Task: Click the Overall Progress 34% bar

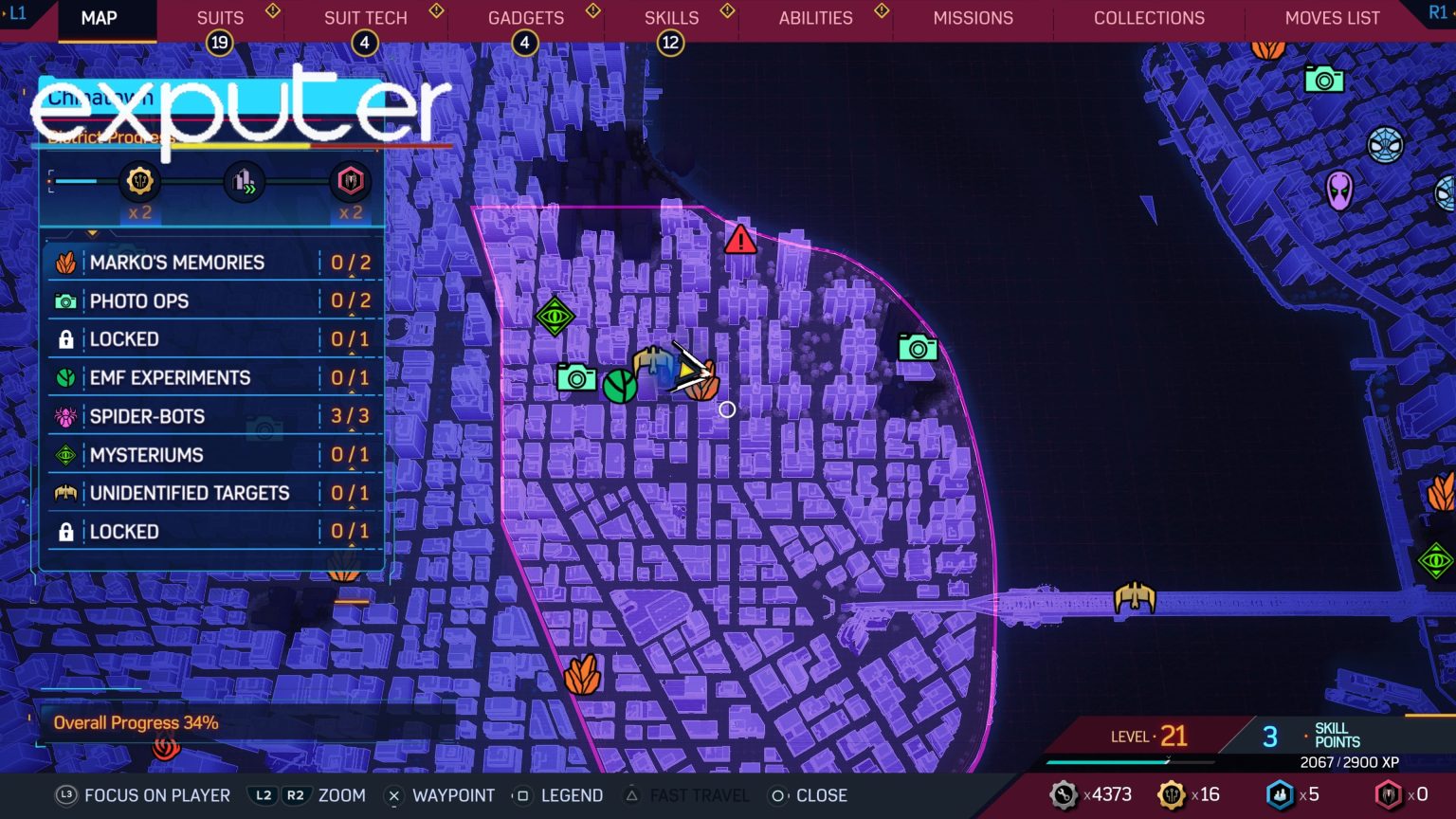Action: coord(136,722)
